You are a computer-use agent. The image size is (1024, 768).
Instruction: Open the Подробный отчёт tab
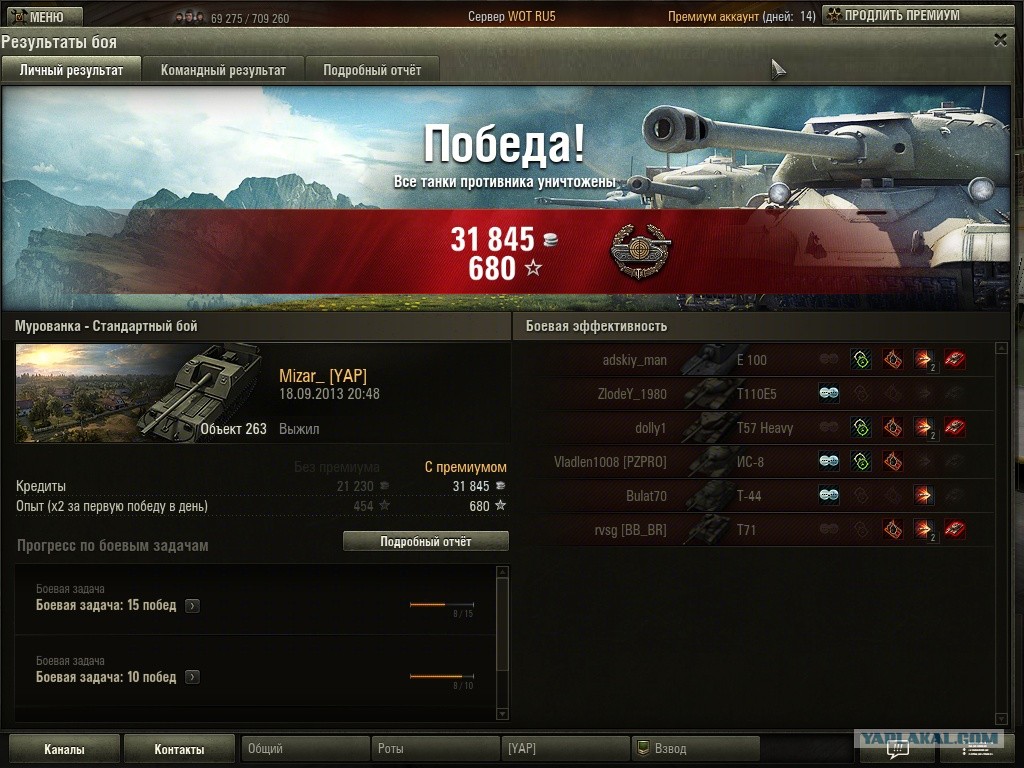[x=372, y=70]
